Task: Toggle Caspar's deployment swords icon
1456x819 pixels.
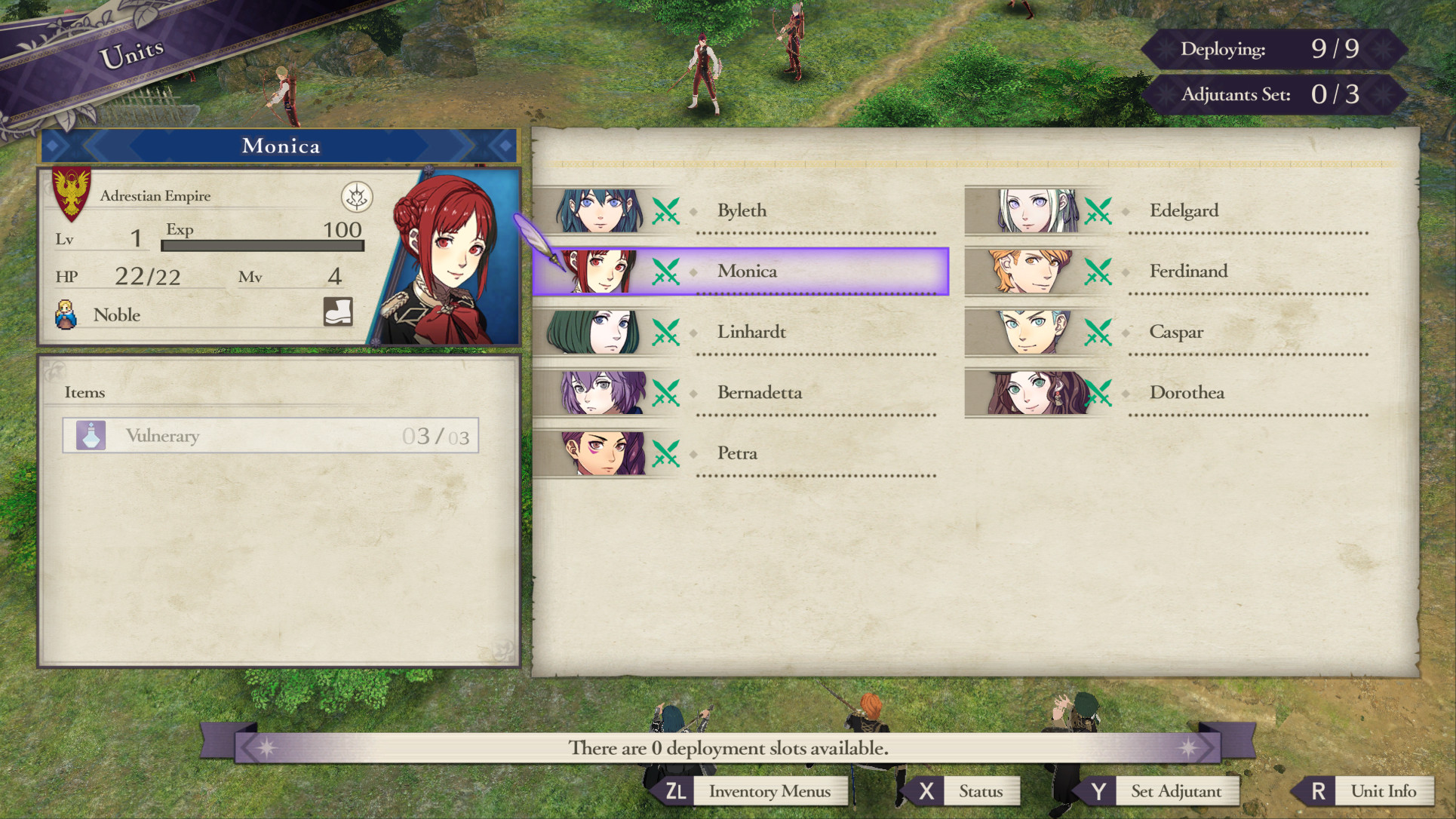Action: 1098,332
